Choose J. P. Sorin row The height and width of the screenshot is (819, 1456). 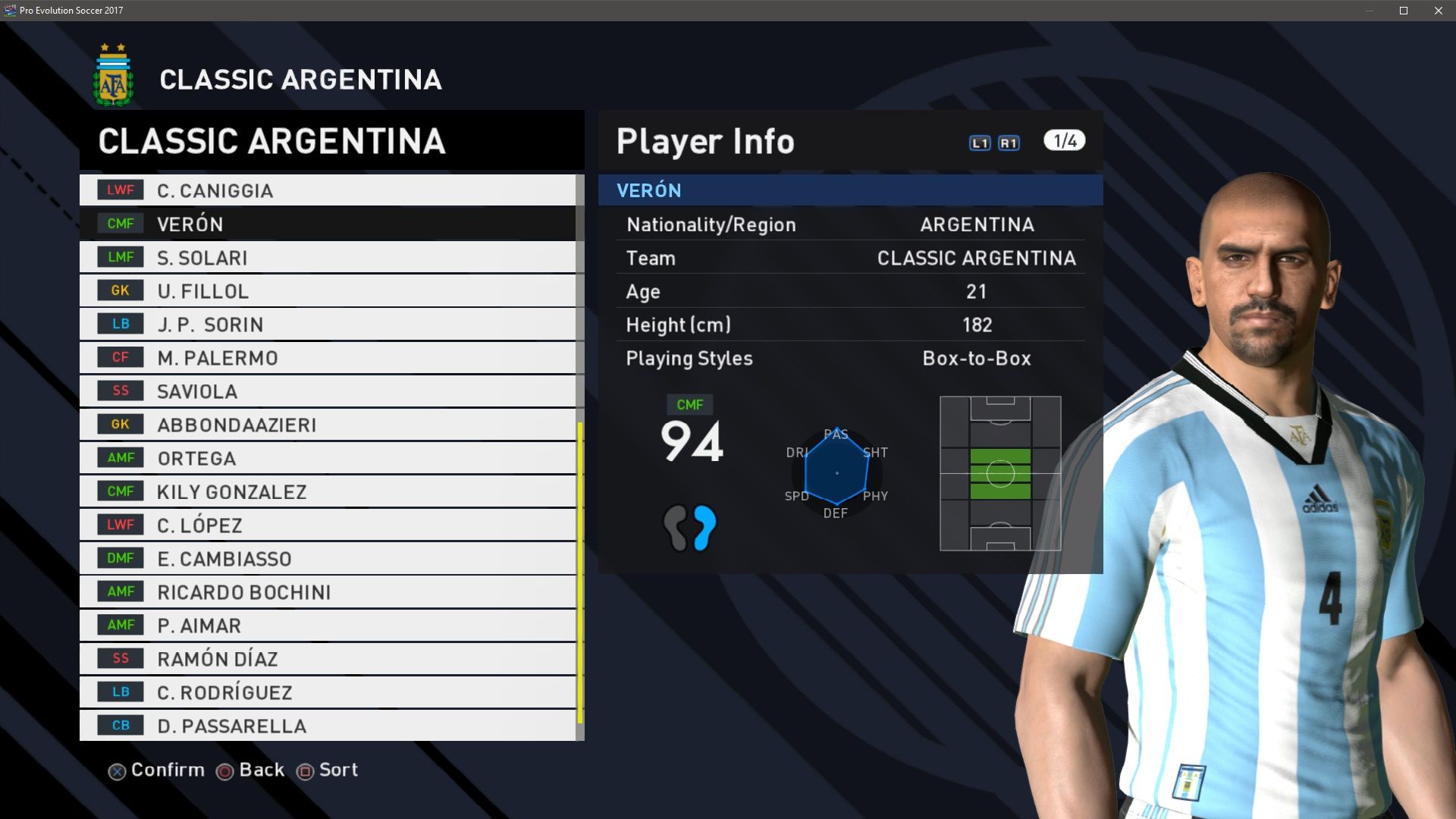point(328,325)
